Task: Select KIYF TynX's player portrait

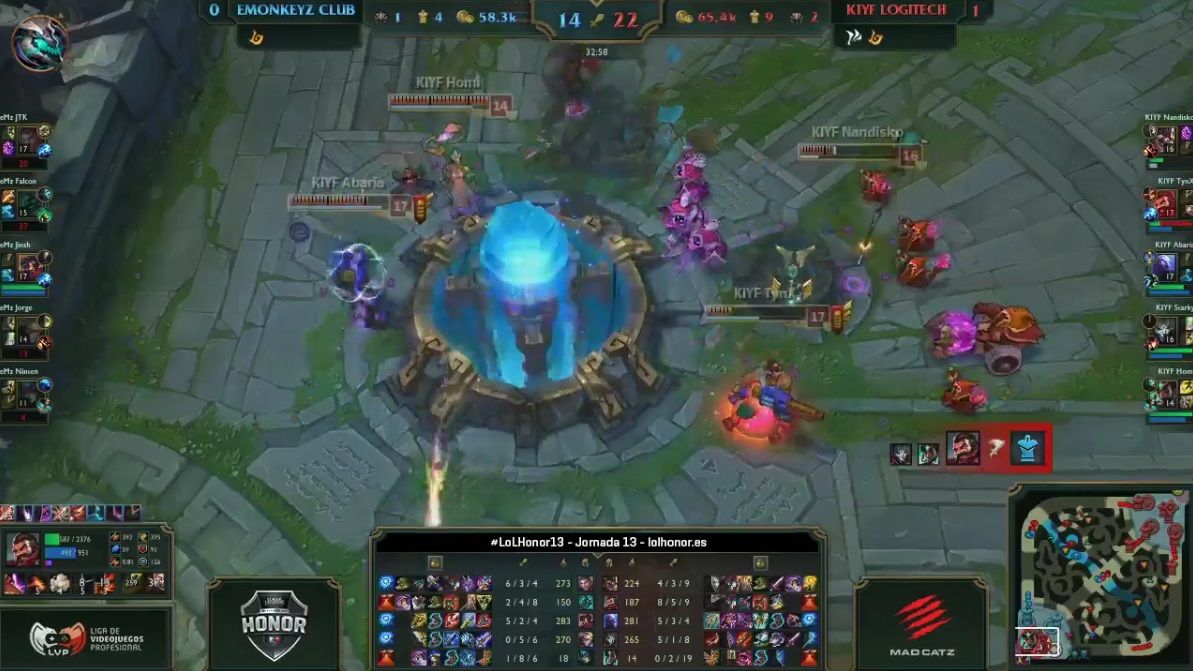Action: (x=1166, y=202)
